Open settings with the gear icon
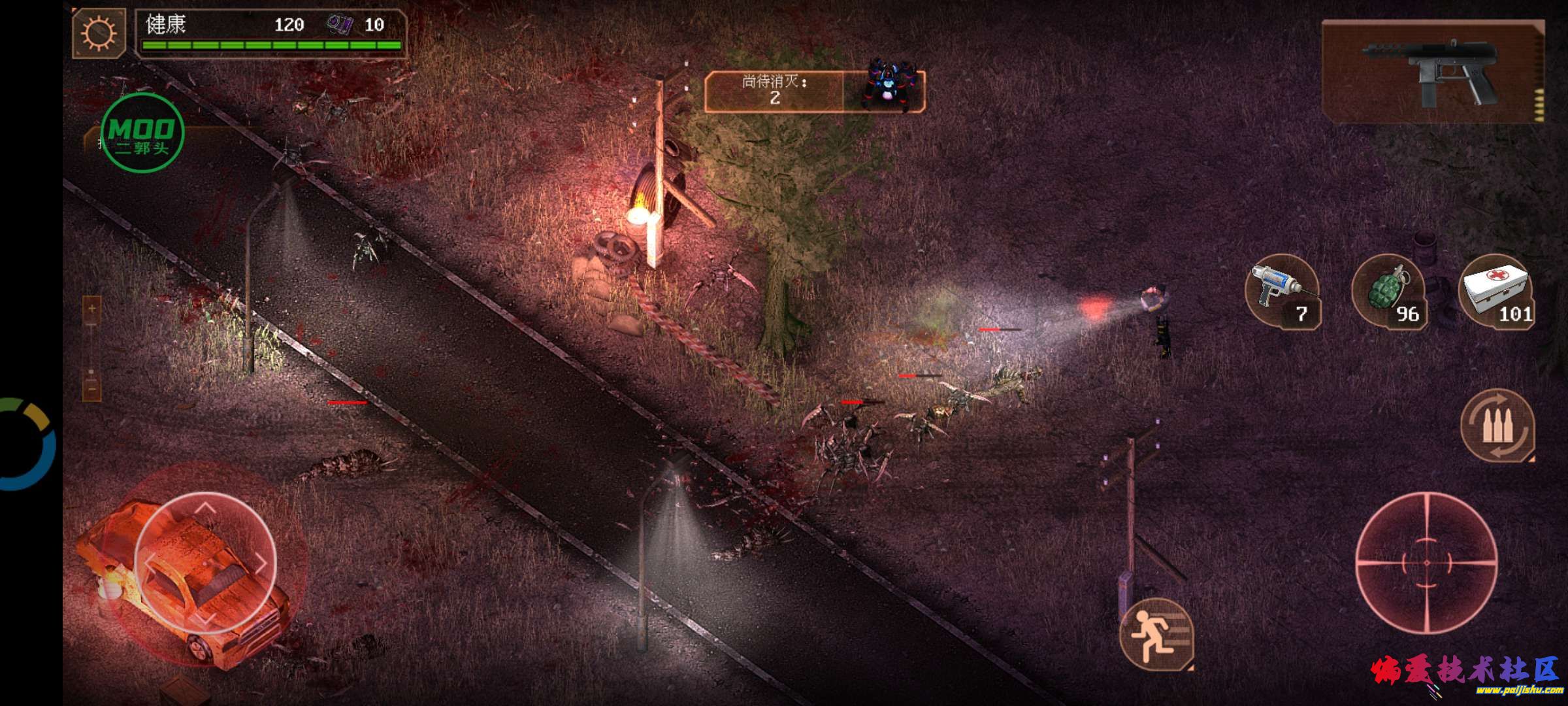1568x706 pixels. tap(99, 33)
